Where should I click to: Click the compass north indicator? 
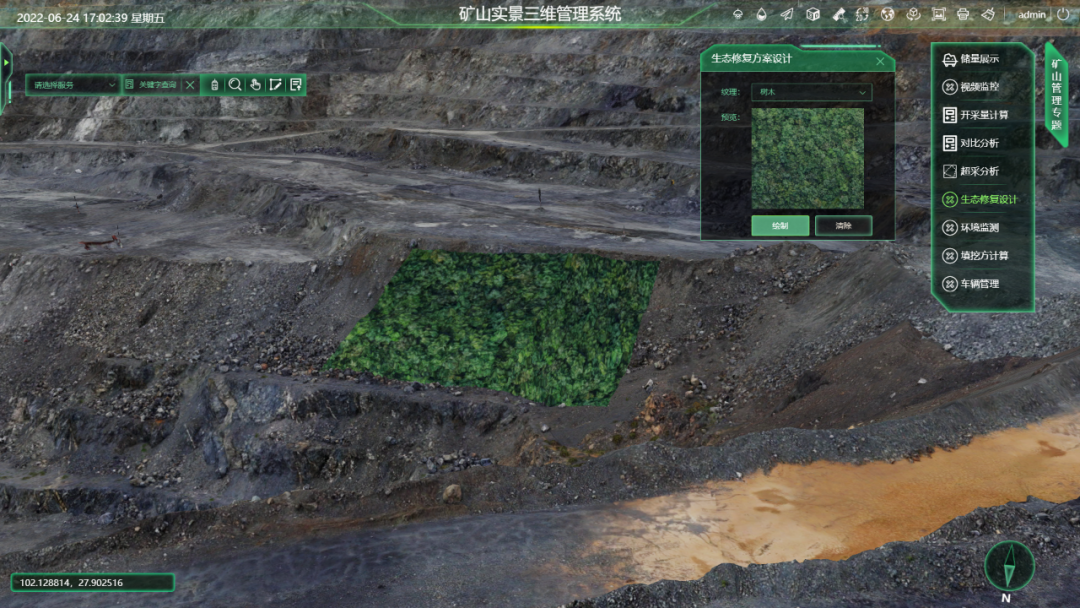tap(1008, 566)
